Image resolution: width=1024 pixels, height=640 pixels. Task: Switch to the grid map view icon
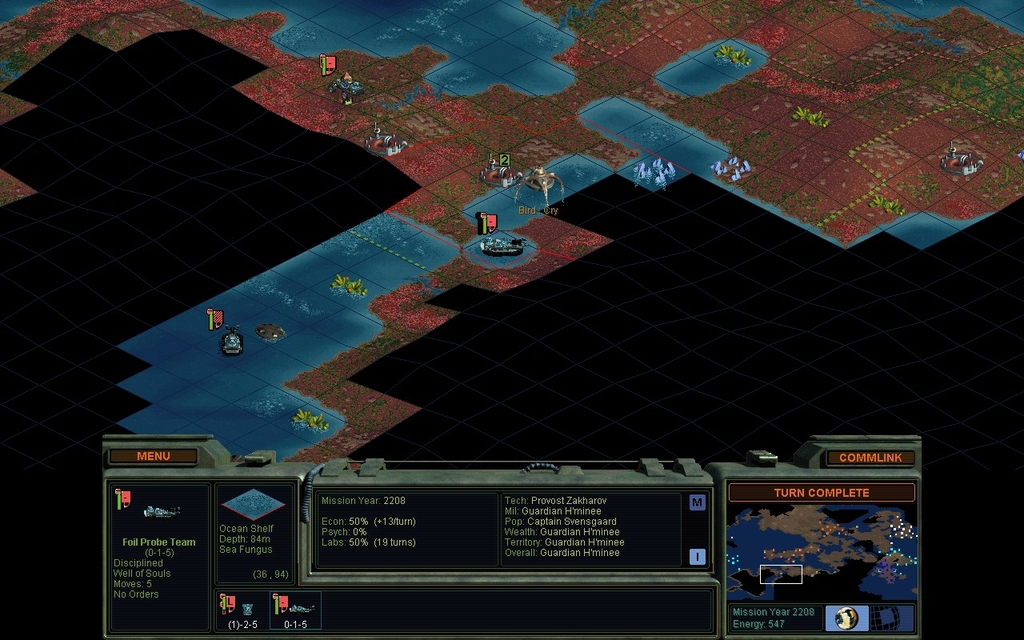pos(884,617)
